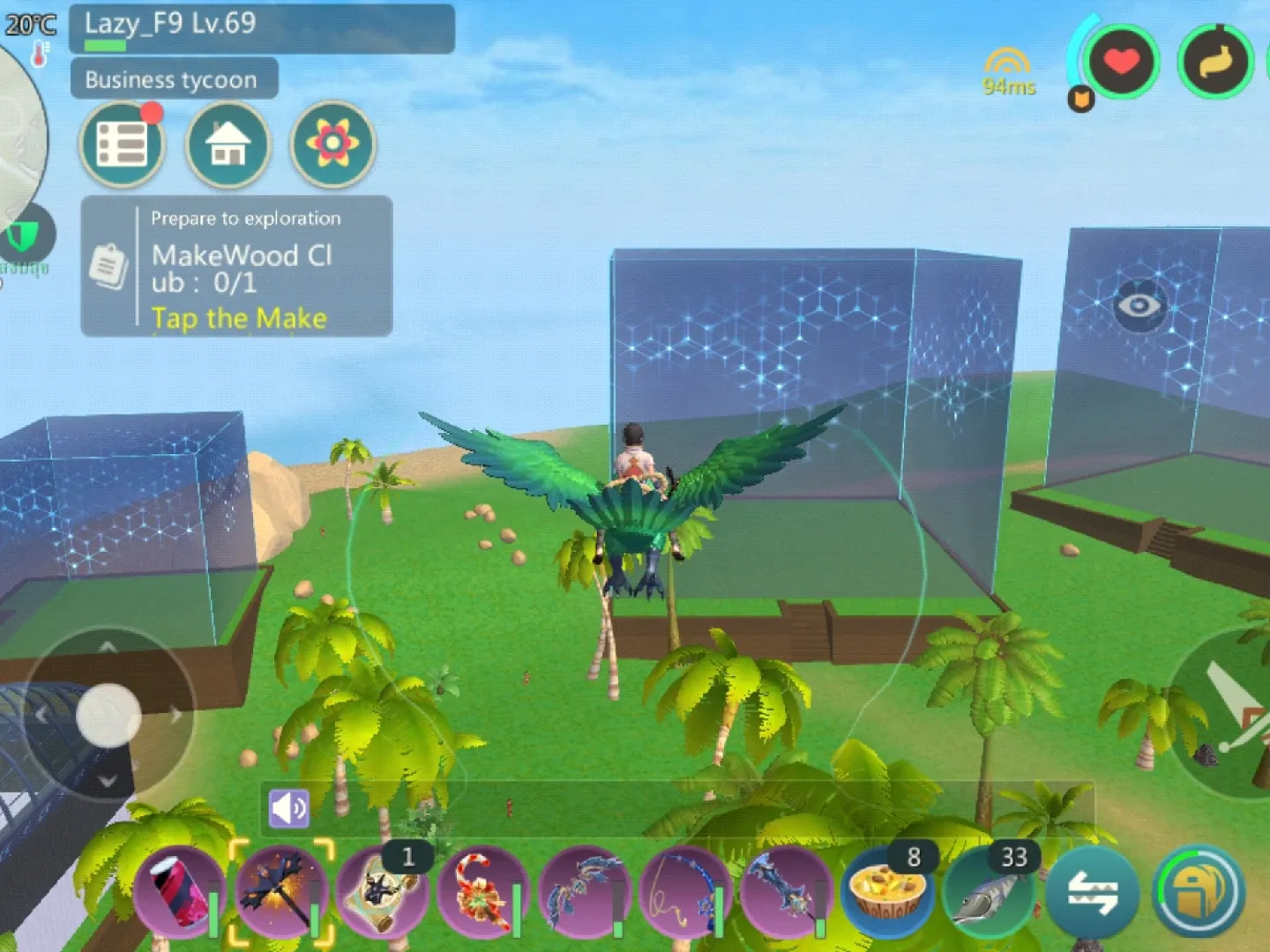Tap the Make button prompt in quest text
The image size is (1270, 952).
click(239, 319)
